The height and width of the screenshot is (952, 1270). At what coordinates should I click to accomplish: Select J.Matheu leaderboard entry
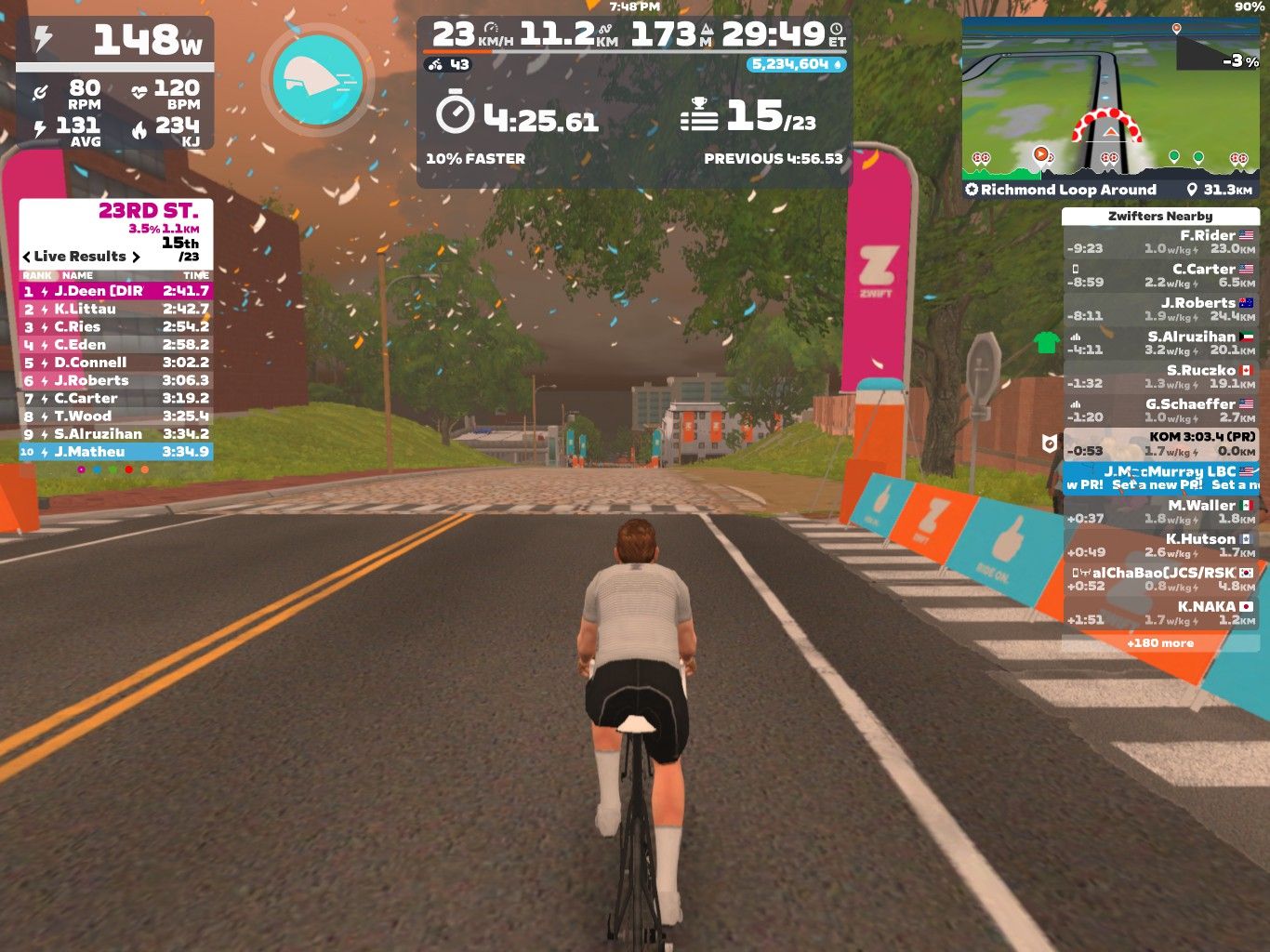point(115,452)
